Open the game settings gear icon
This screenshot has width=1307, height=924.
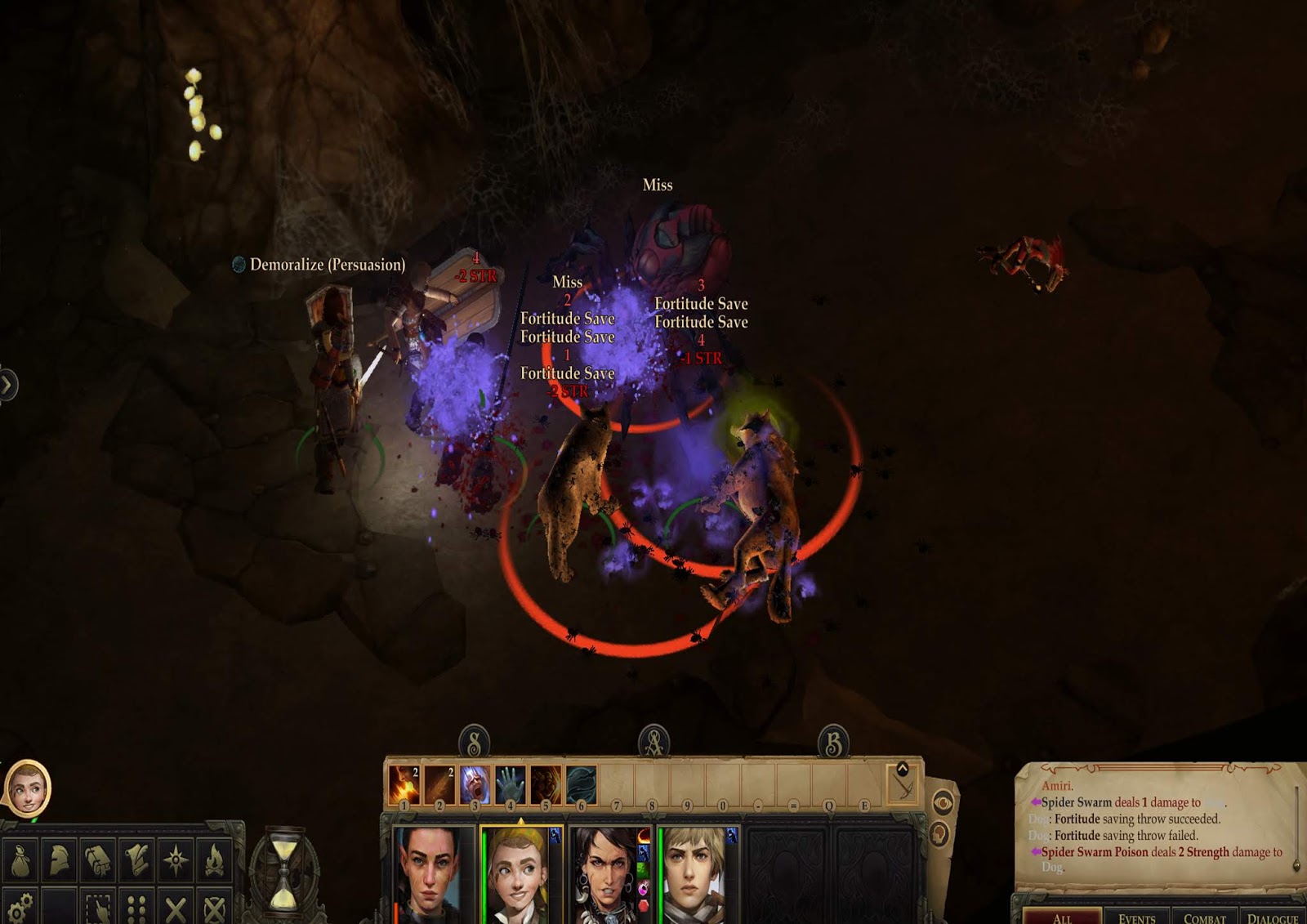pos(20,907)
